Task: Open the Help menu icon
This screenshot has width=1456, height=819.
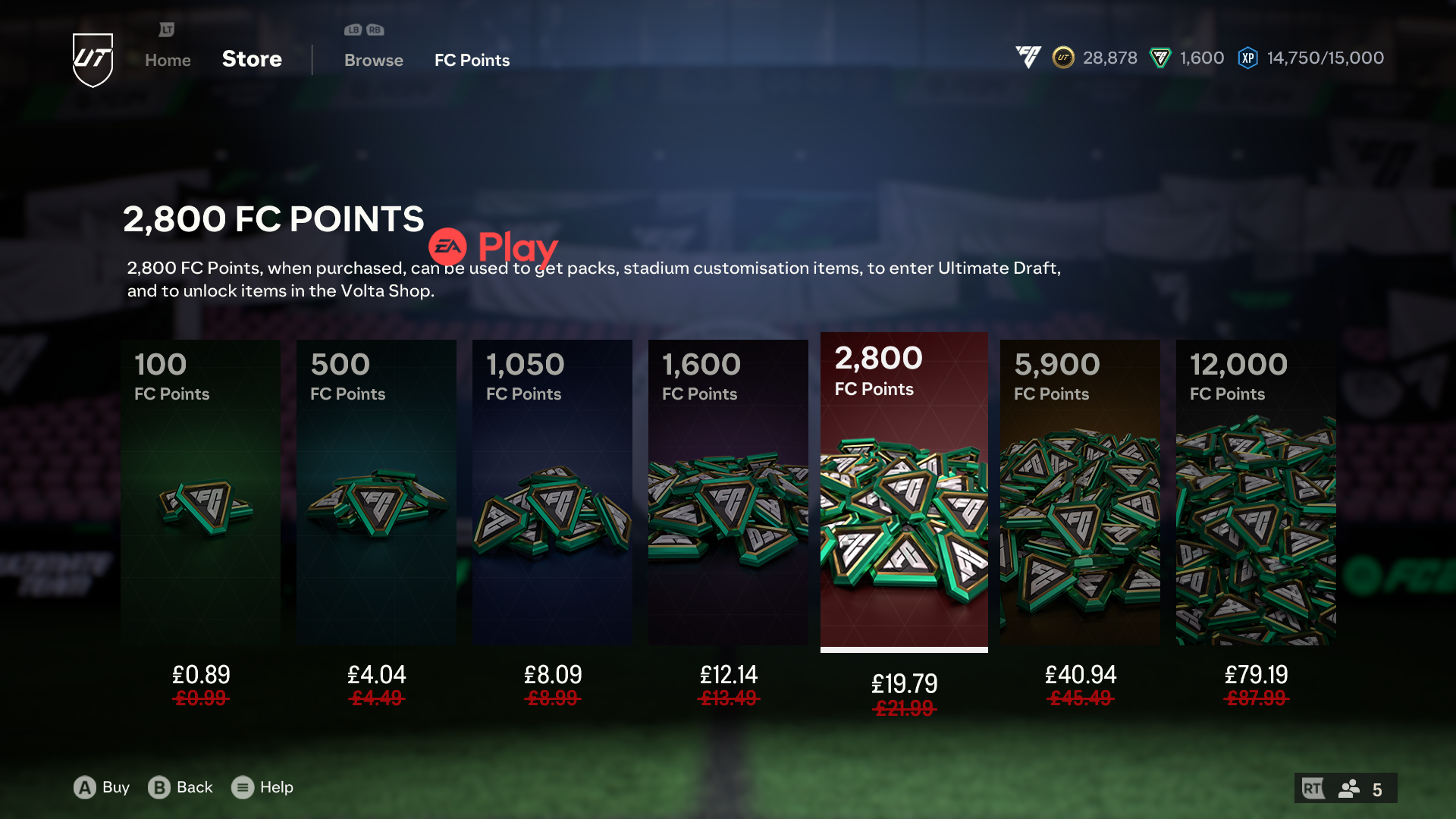Action: 243,788
